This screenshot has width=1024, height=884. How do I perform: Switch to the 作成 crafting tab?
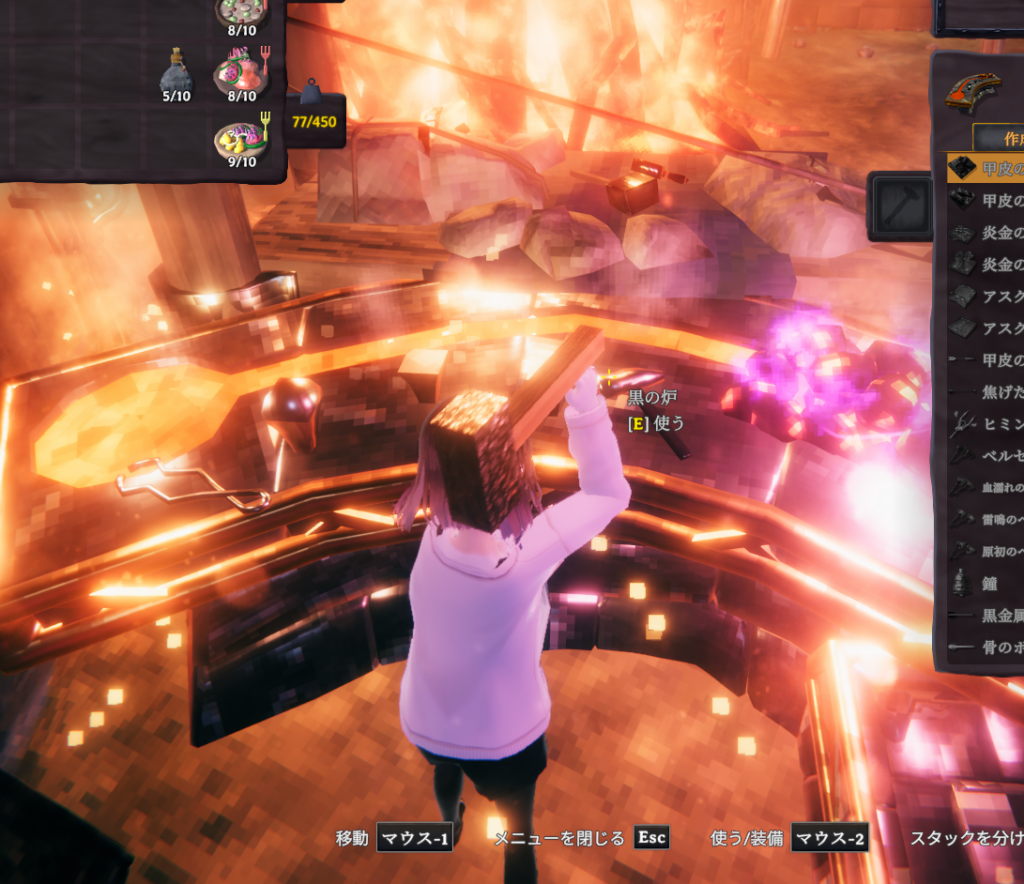coord(998,138)
